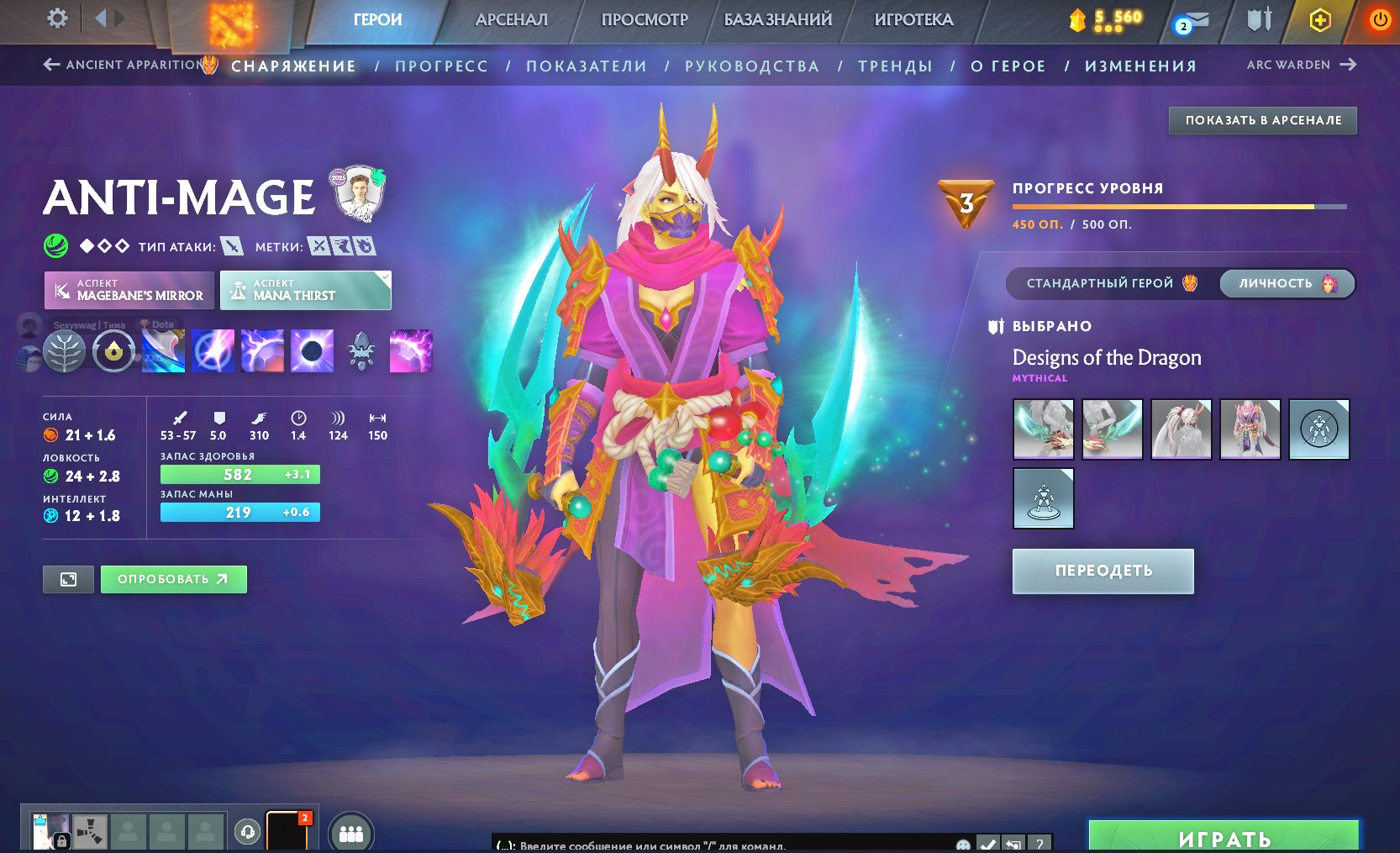The image size is (1400, 853).
Task: Click the Aghanim's Scepter upgrade icon
Action: click(361, 351)
